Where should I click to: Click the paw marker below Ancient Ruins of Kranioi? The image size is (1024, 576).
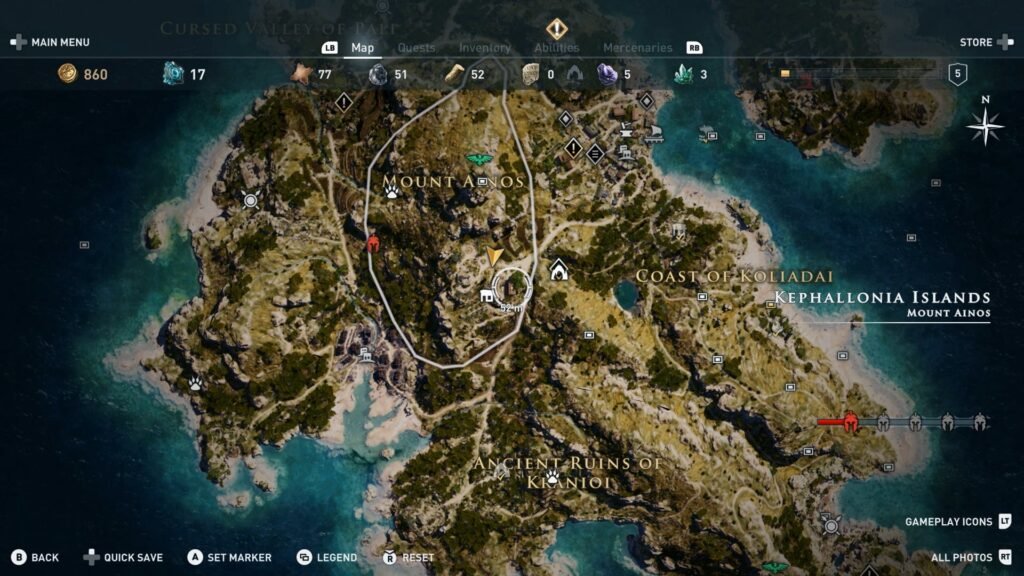(x=551, y=477)
